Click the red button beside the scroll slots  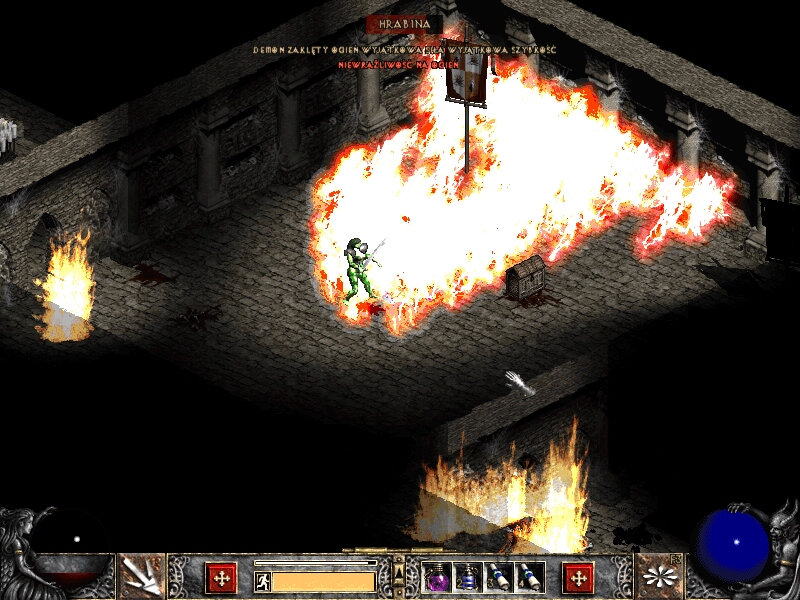(578, 578)
